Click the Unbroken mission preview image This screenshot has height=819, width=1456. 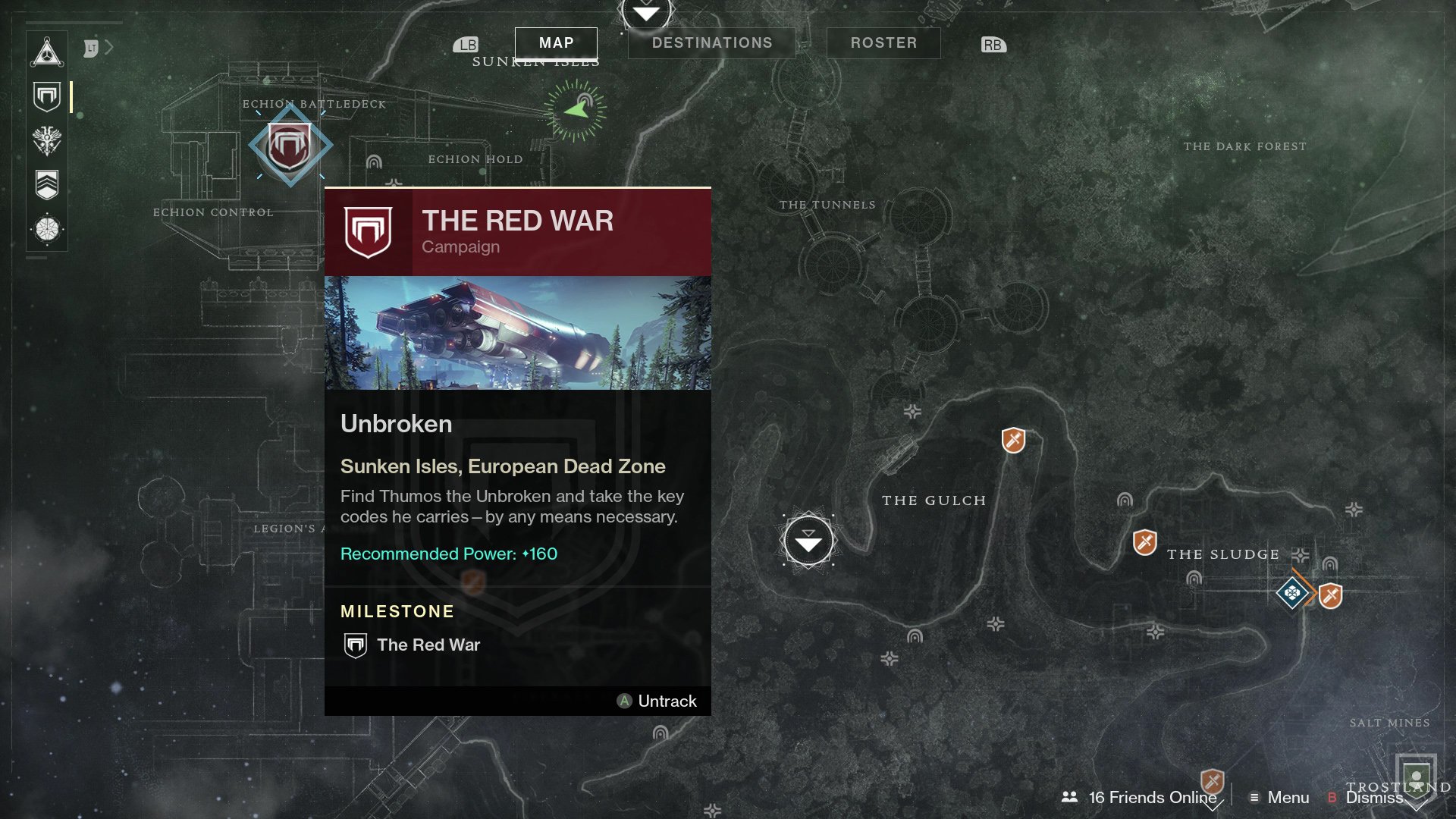click(518, 333)
